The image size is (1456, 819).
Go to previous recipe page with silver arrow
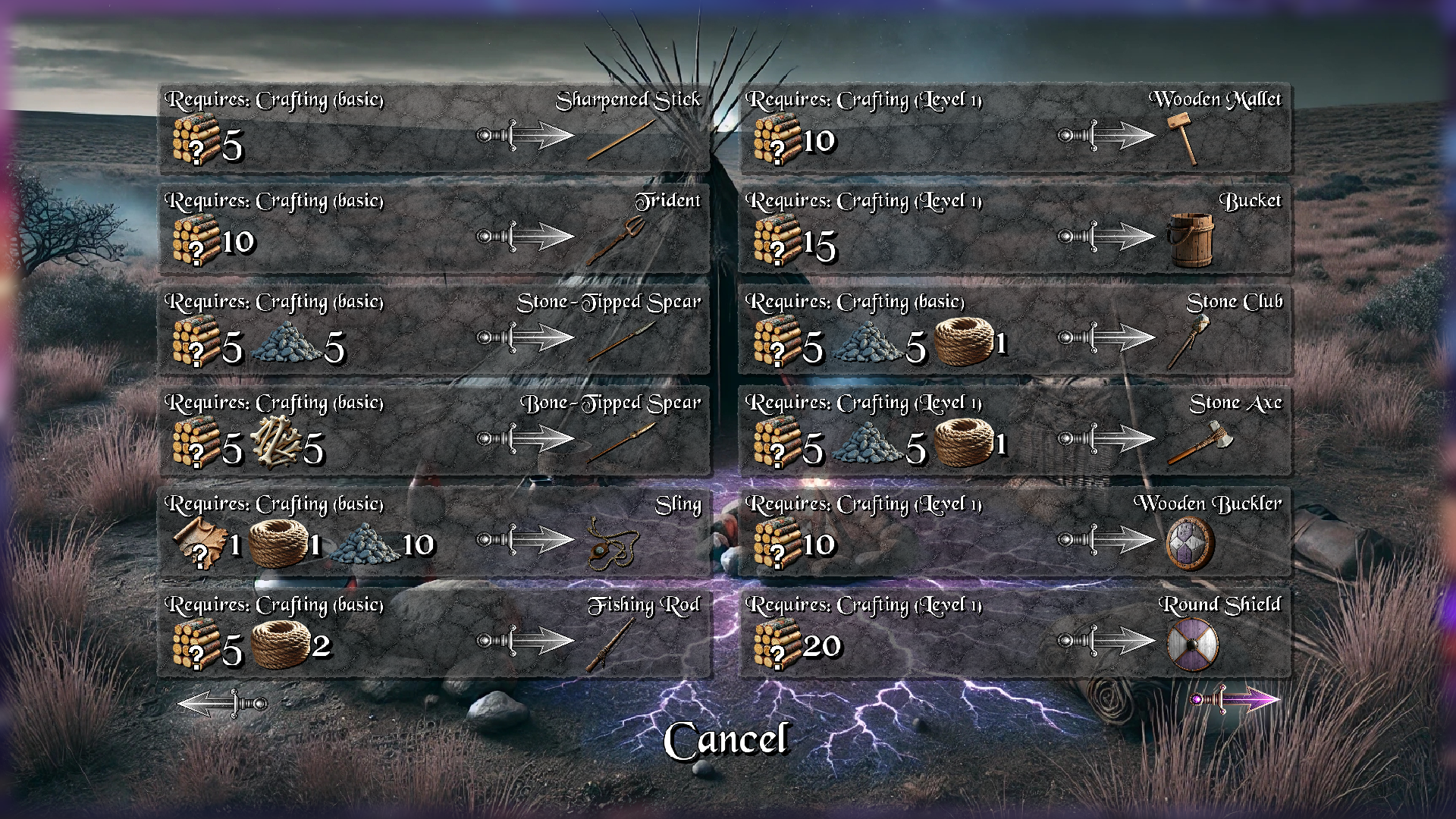[222, 703]
